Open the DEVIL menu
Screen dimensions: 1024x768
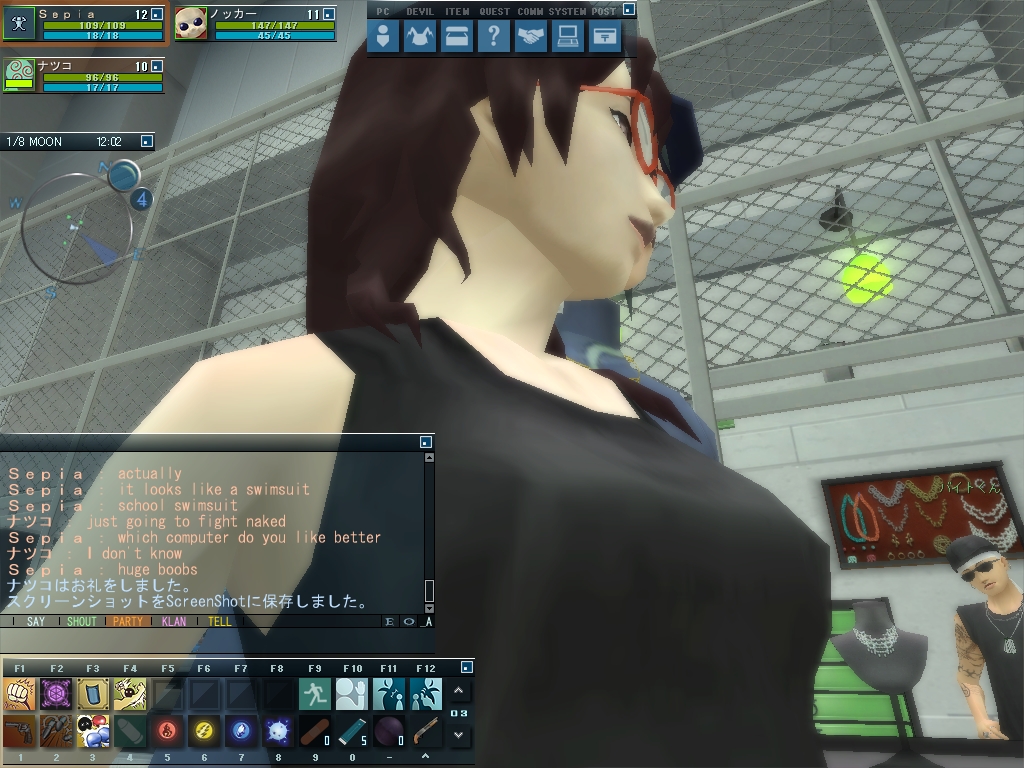420,37
